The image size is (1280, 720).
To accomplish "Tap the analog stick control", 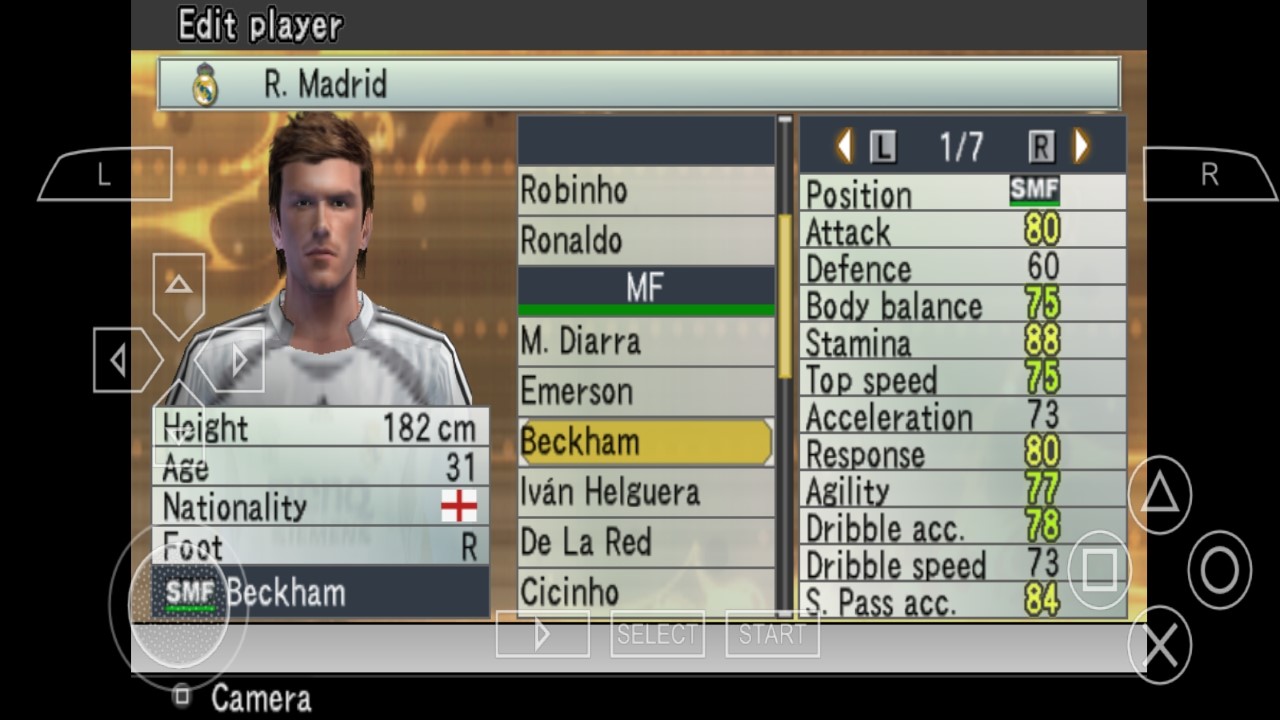I will 178,608.
